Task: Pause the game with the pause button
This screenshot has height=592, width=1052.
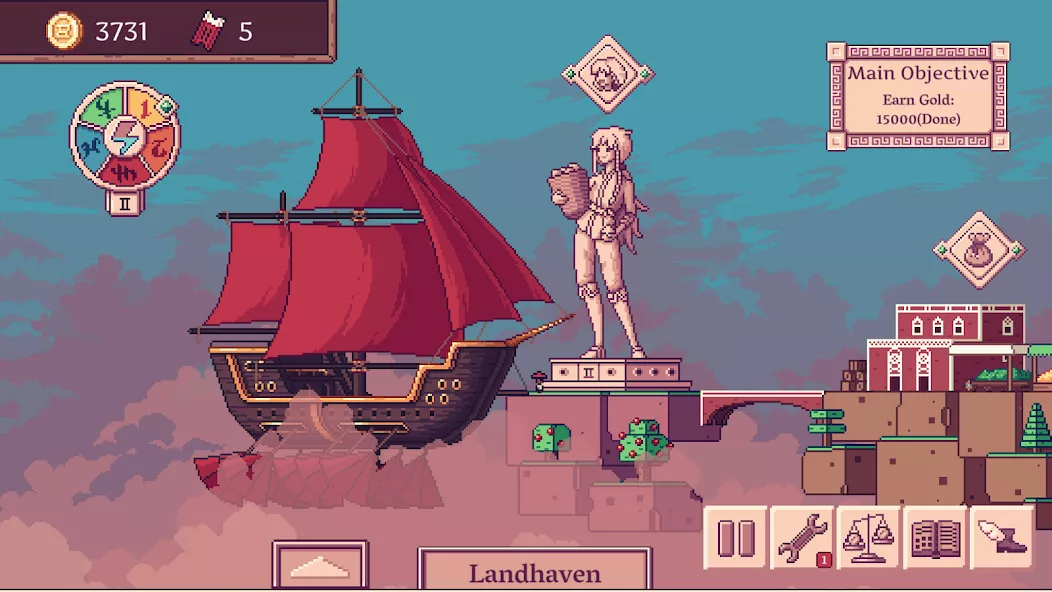Action: coord(737,538)
